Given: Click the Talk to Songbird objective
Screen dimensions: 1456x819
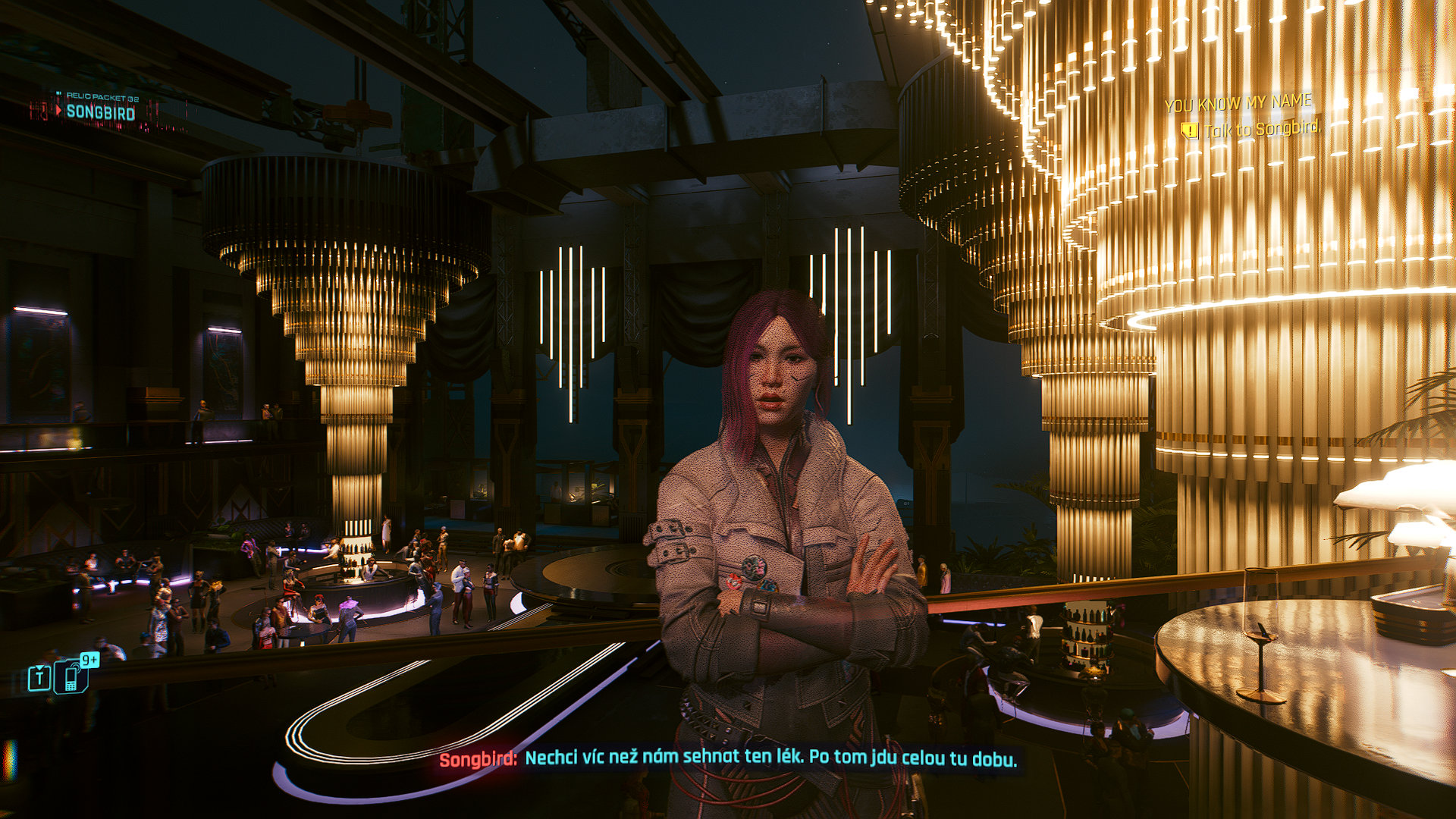Looking at the screenshot, I should coord(1260,130).
